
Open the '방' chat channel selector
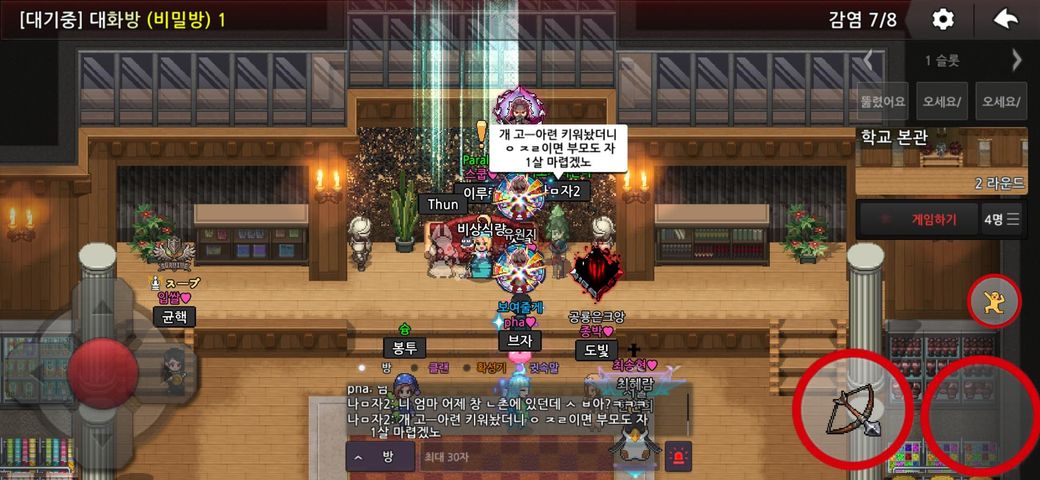point(379,457)
